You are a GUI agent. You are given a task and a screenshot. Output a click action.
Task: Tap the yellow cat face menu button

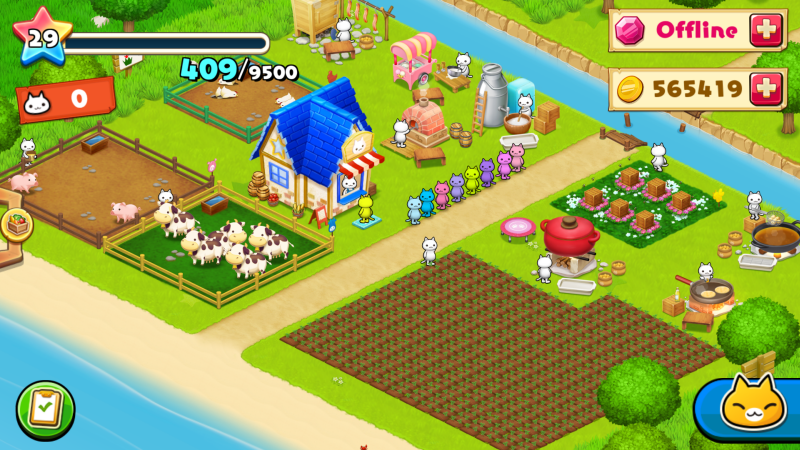(753, 407)
